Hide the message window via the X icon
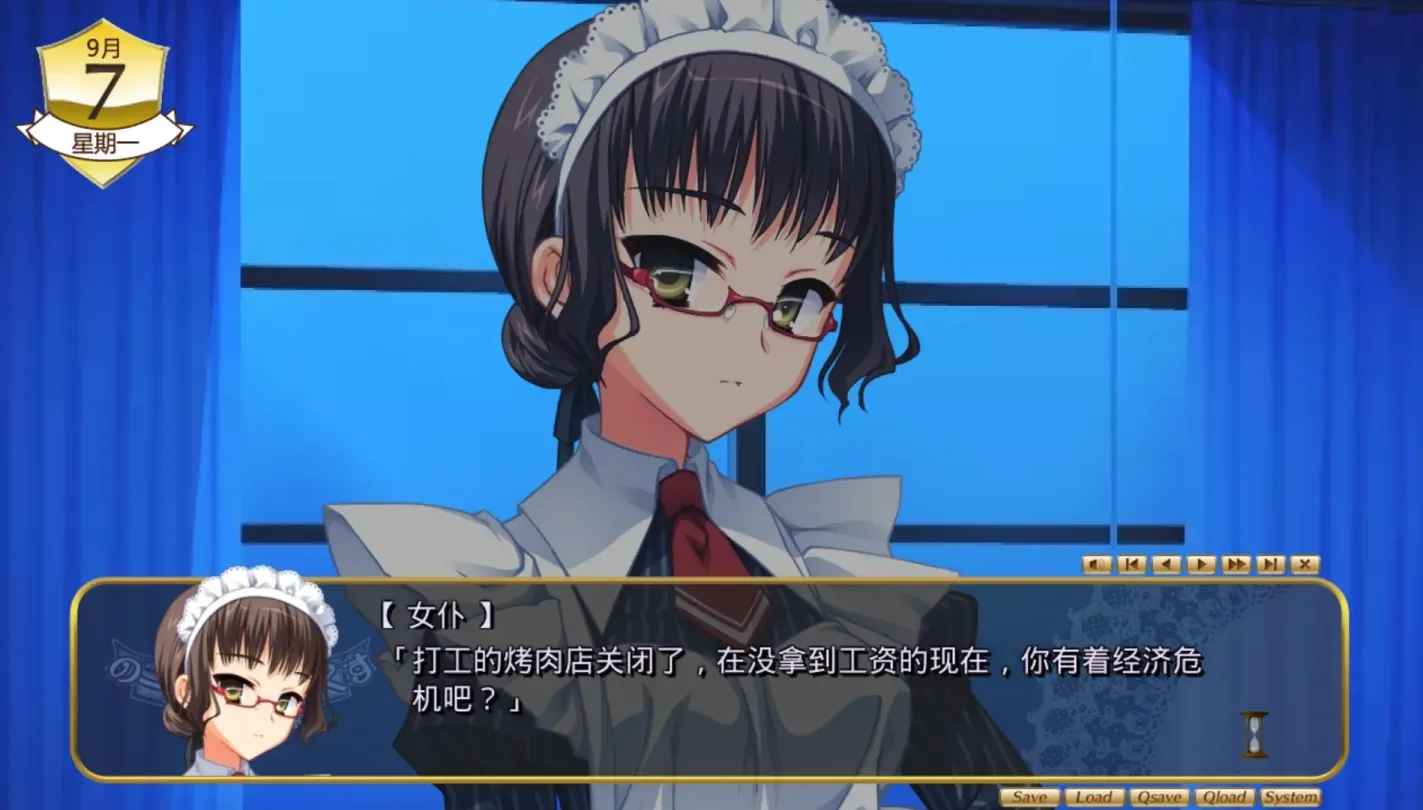This screenshot has width=1423, height=810. (1304, 564)
